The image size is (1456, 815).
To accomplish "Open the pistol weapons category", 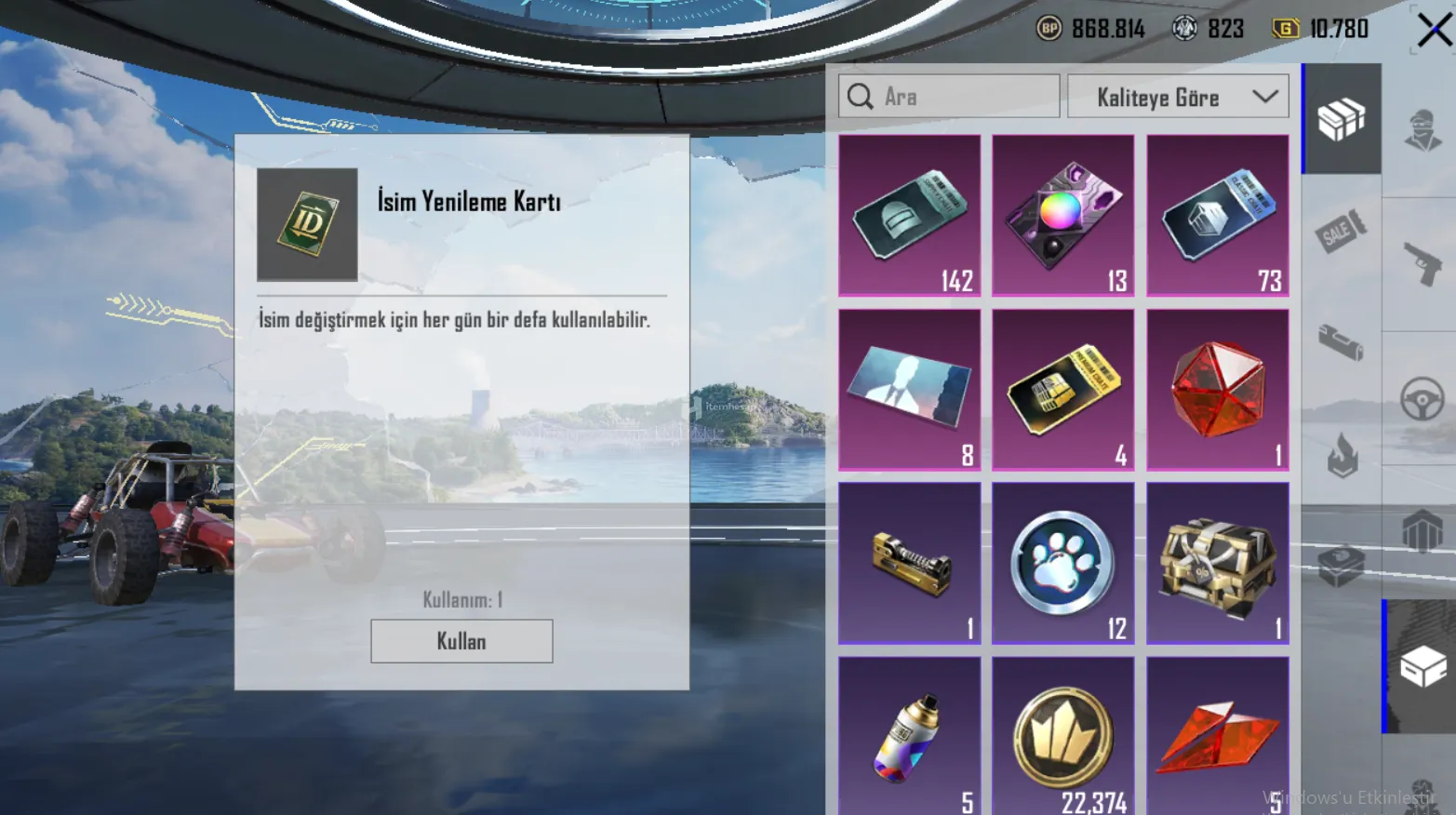I will point(1422,264).
